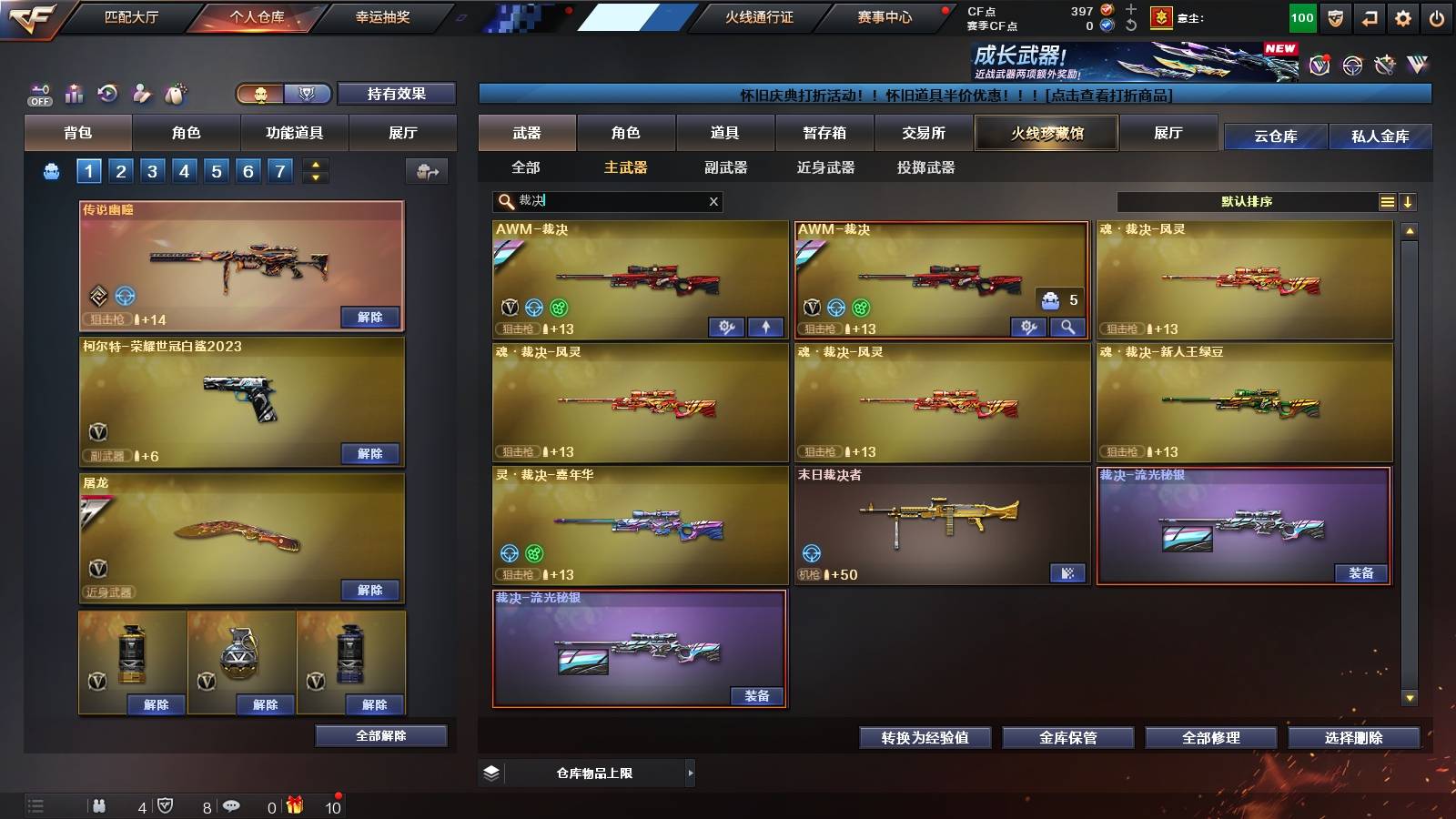This screenshot has height=819, width=1456.
Task: Select backpack slot 3
Action: (x=151, y=170)
